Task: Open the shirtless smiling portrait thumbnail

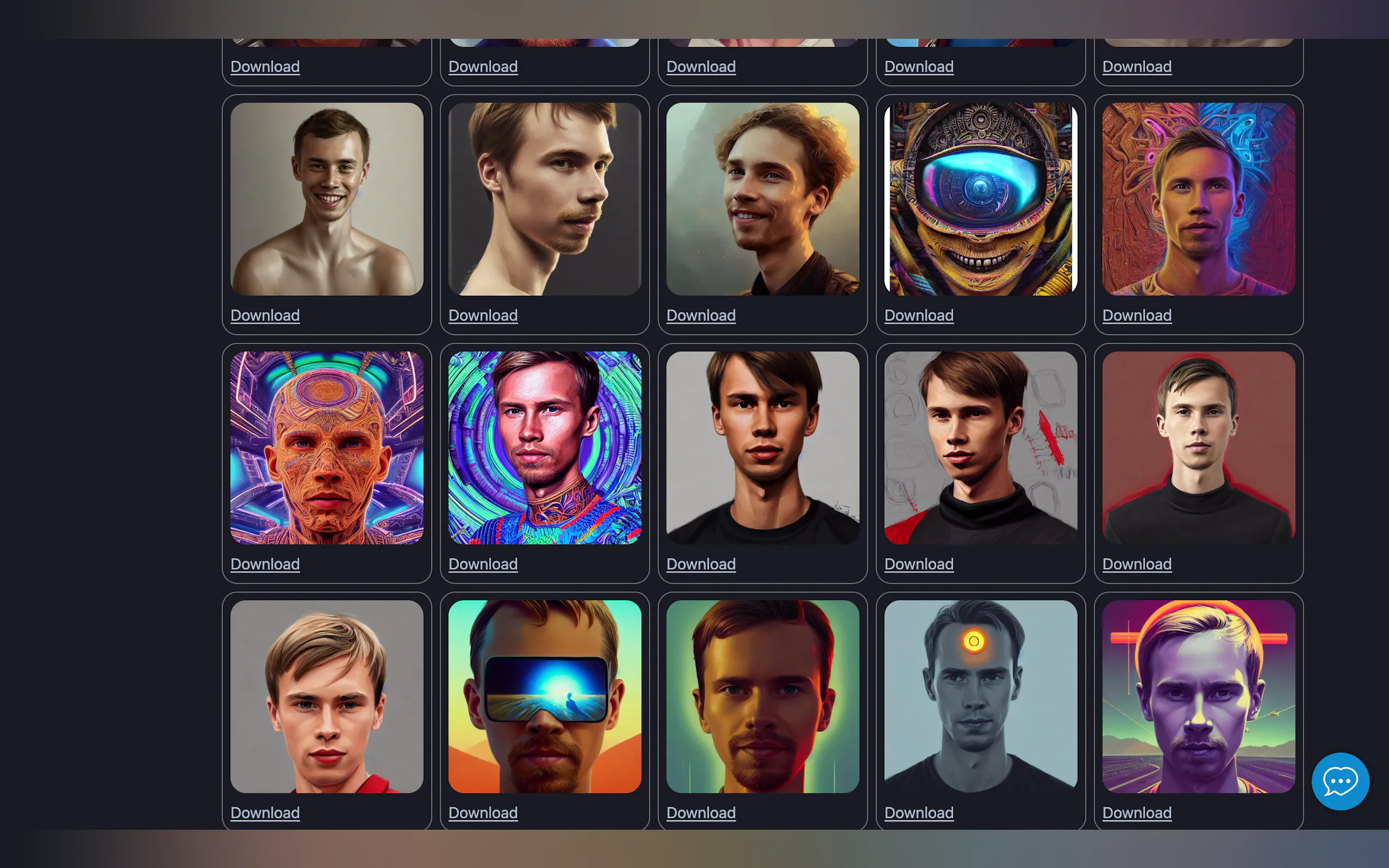Action: (326, 199)
